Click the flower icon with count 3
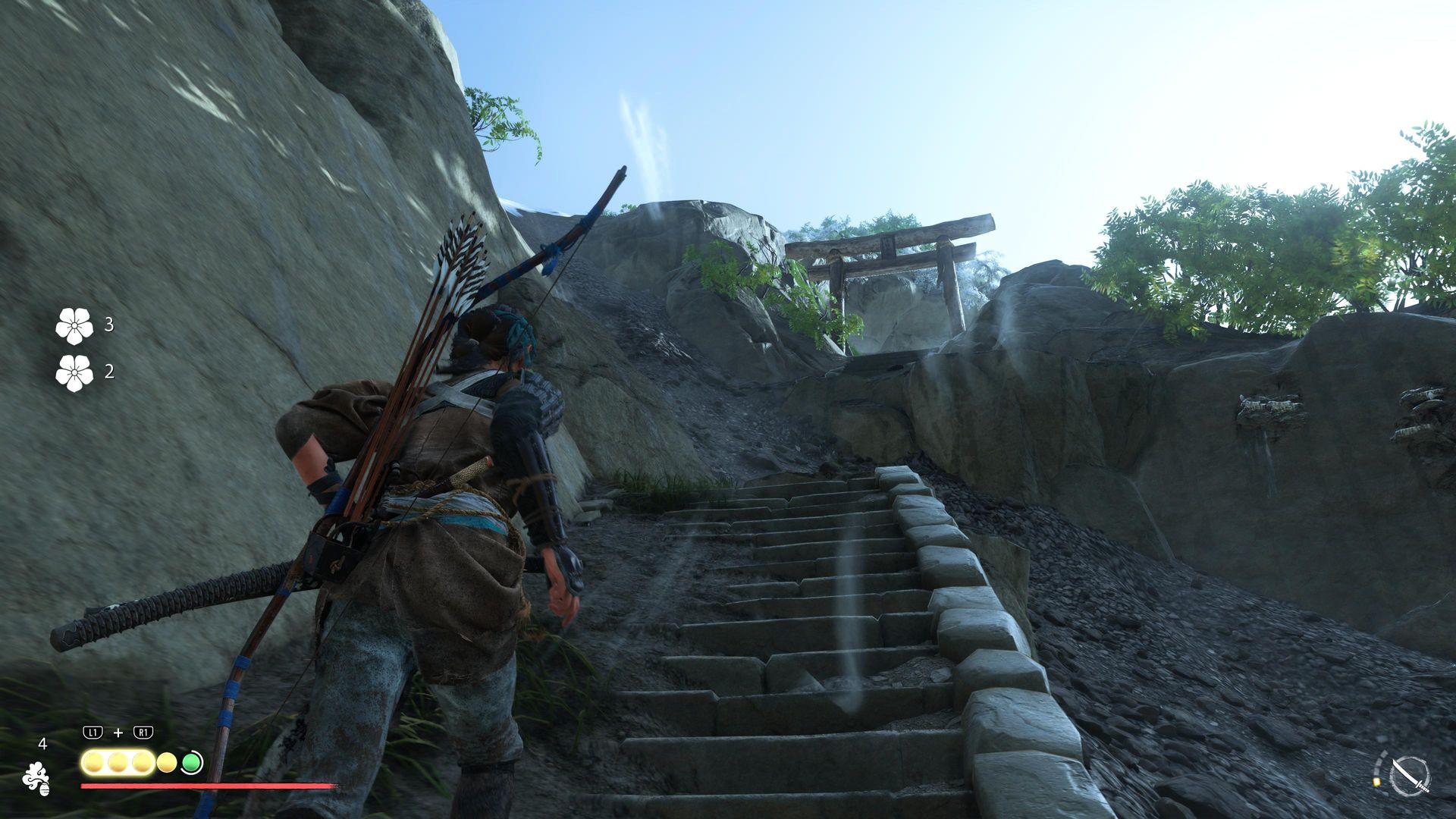1456x819 pixels. (x=74, y=325)
